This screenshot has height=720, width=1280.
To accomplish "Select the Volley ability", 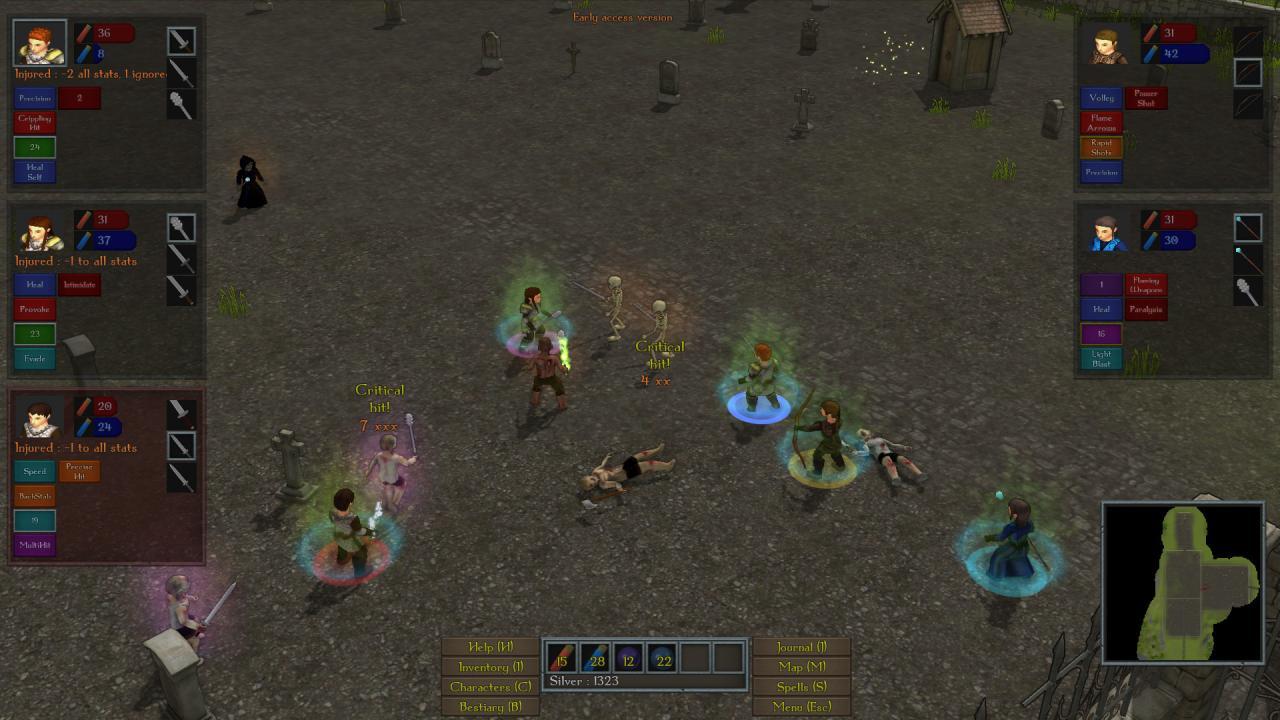I will point(1100,97).
